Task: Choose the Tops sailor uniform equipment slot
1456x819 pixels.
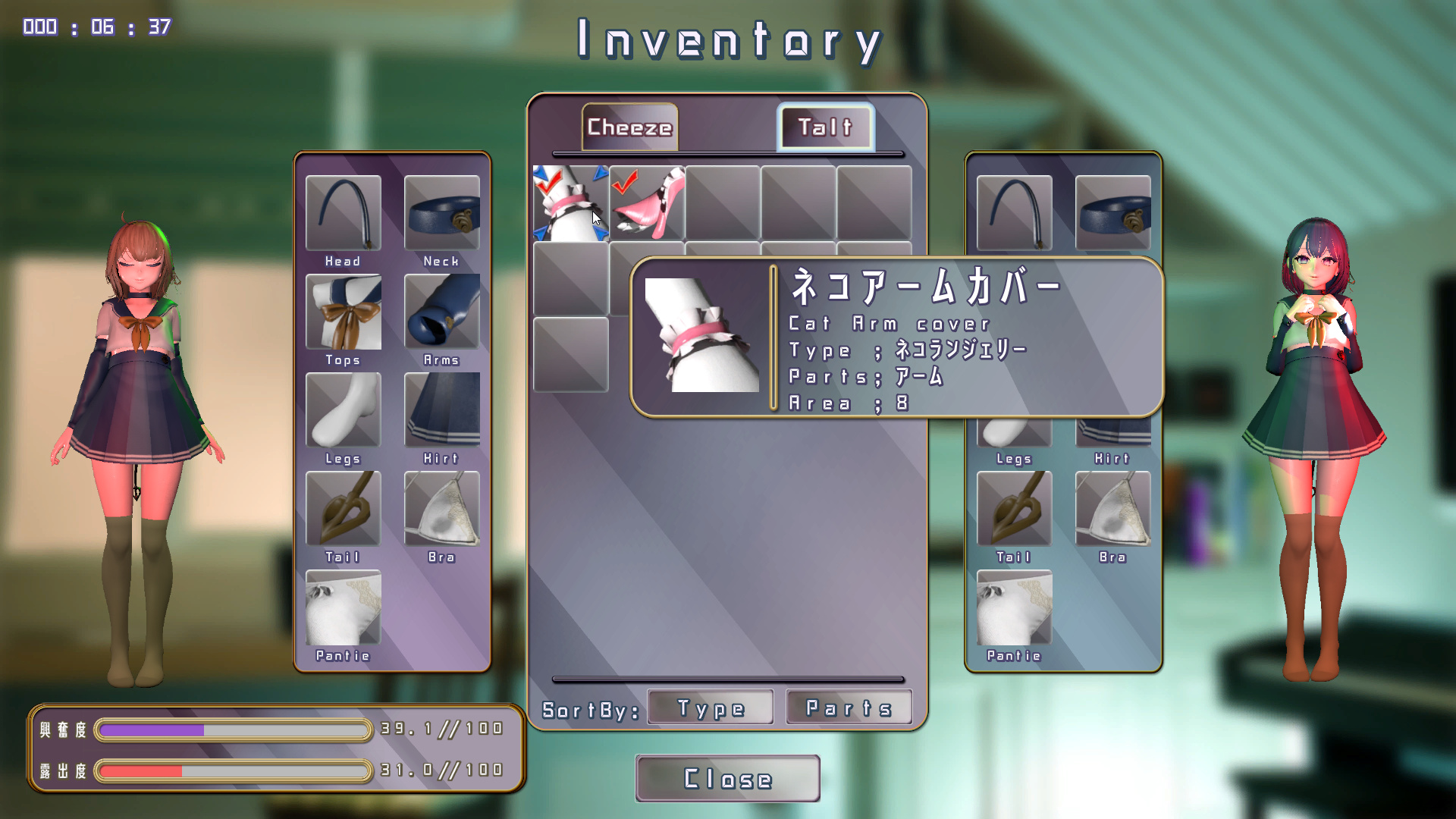Action: (344, 312)
